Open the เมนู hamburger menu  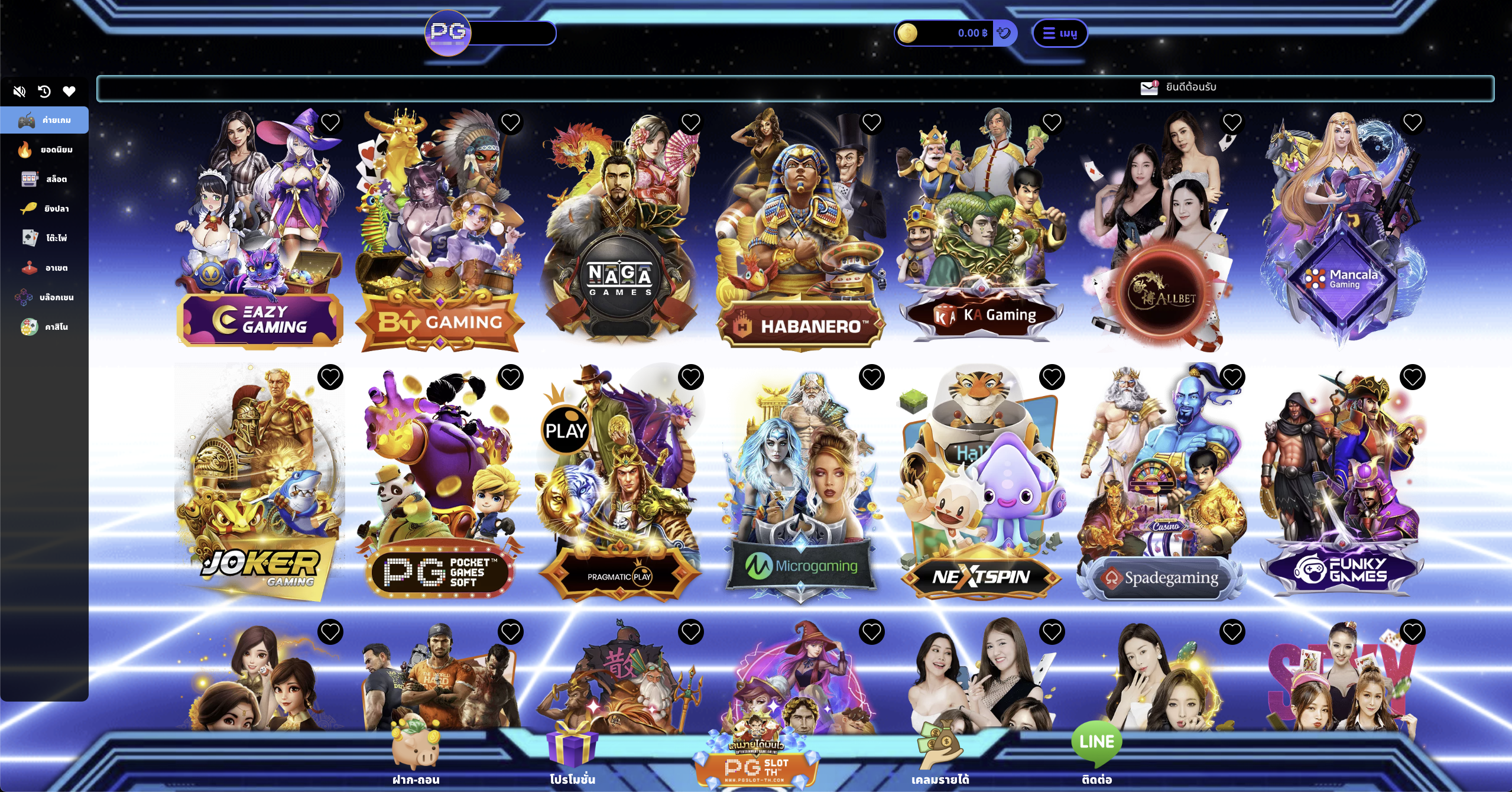pyautogui.click(x=1059, y=33)
